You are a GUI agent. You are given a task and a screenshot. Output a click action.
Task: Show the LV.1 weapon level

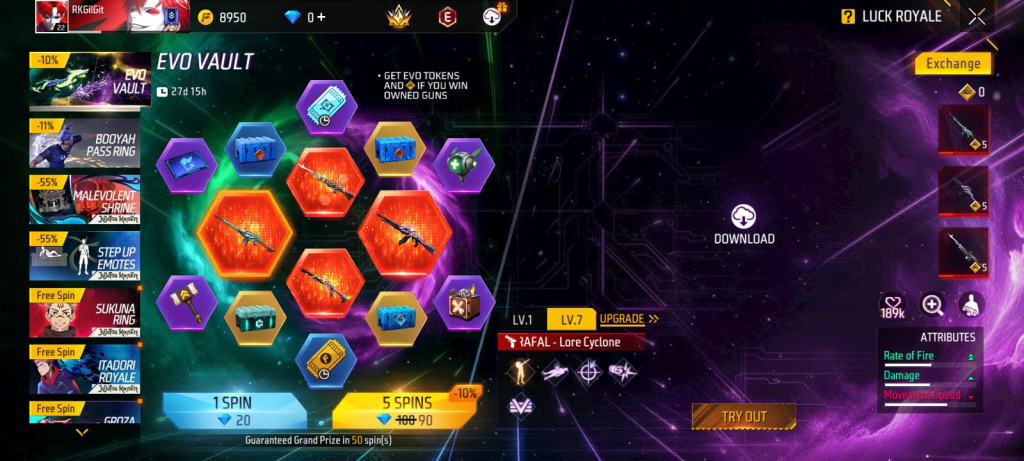tap(522, 320)
